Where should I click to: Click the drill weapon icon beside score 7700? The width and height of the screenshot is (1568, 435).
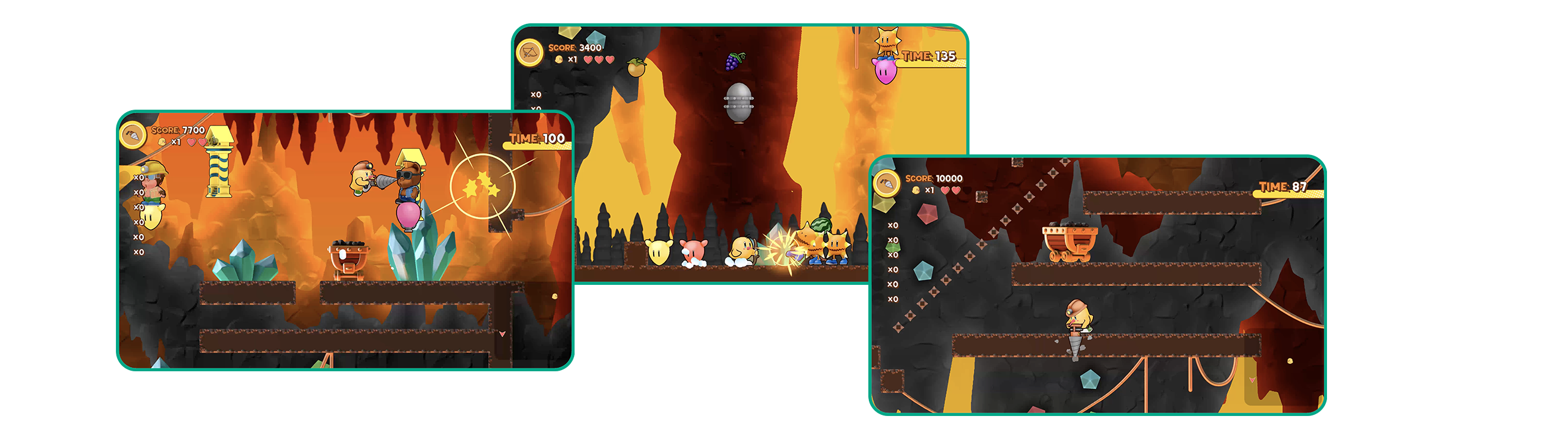pos(132,135)
